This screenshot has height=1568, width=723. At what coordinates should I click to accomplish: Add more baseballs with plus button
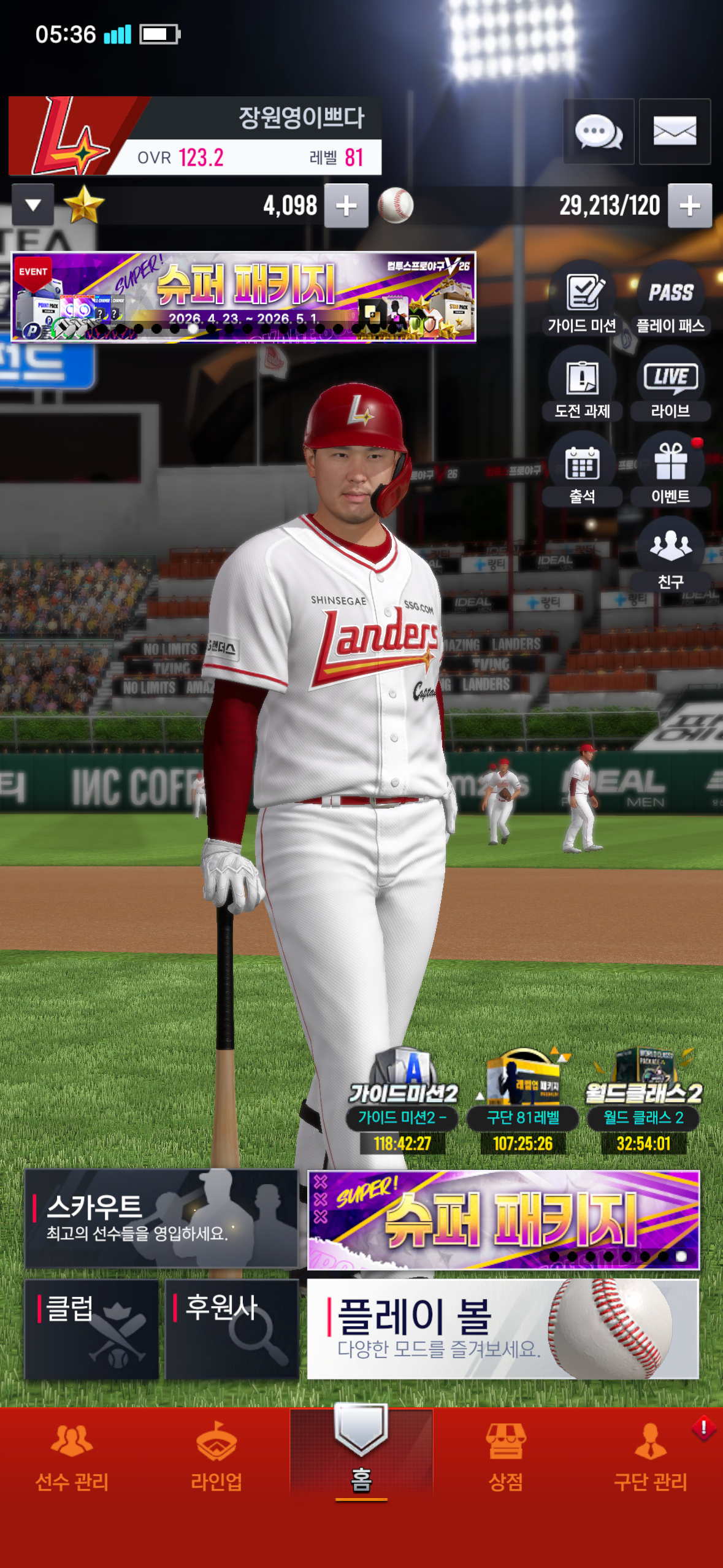coord(690,206)
